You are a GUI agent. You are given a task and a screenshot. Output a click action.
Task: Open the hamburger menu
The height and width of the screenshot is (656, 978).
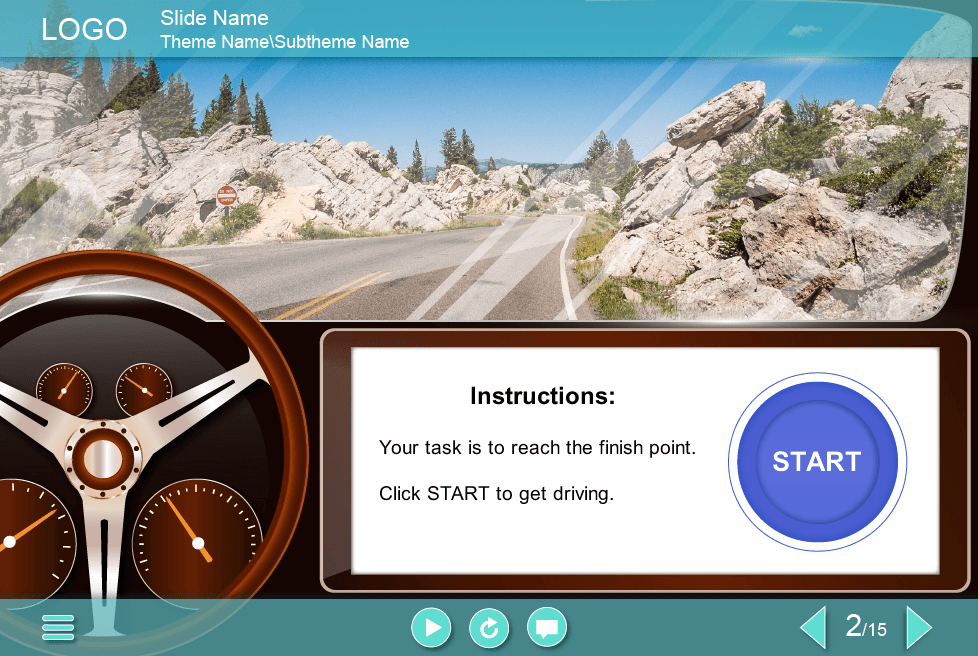click(x=58, y=627)
